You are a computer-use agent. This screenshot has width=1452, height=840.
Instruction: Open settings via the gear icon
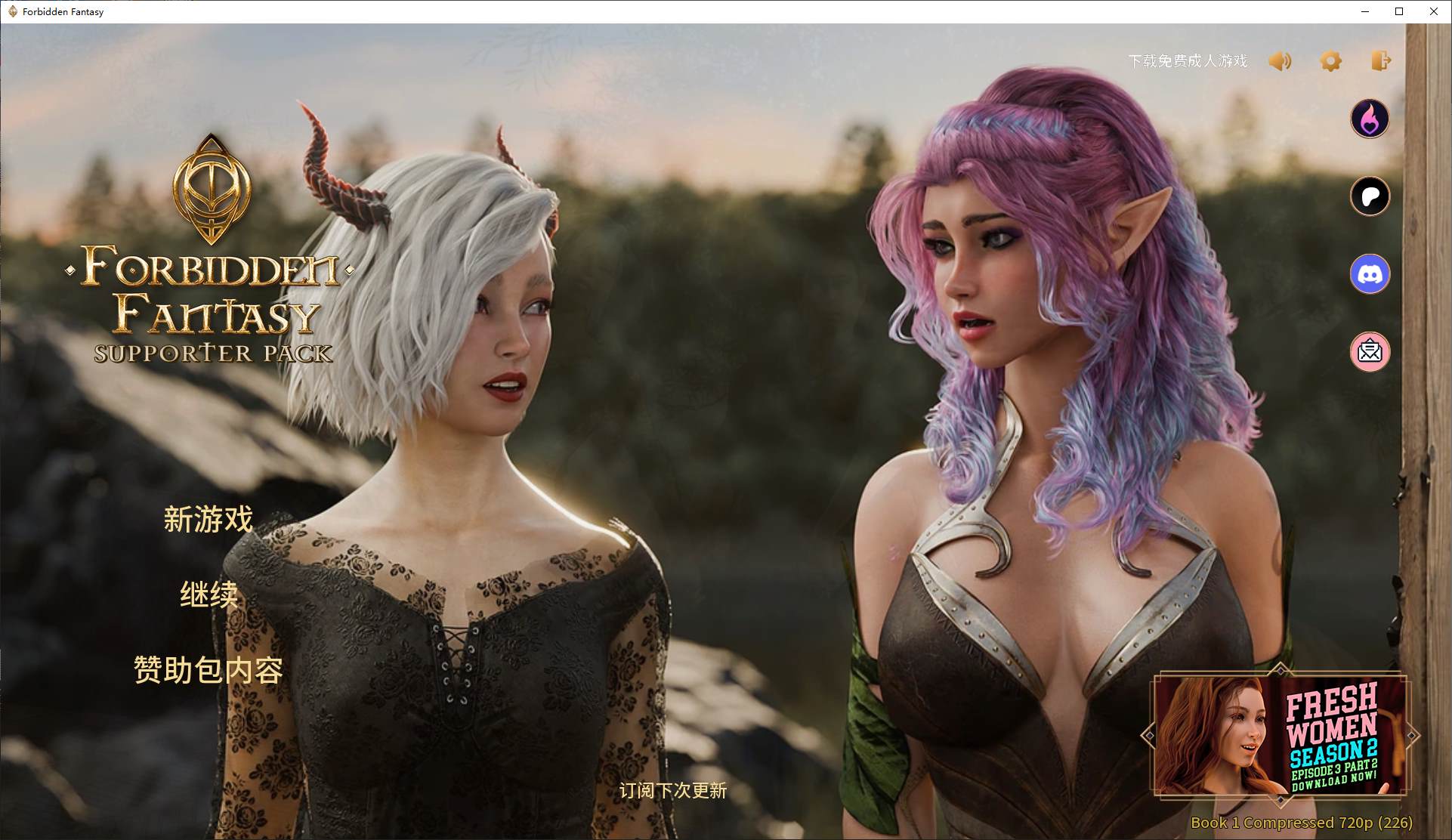[x=1330, y=61]
